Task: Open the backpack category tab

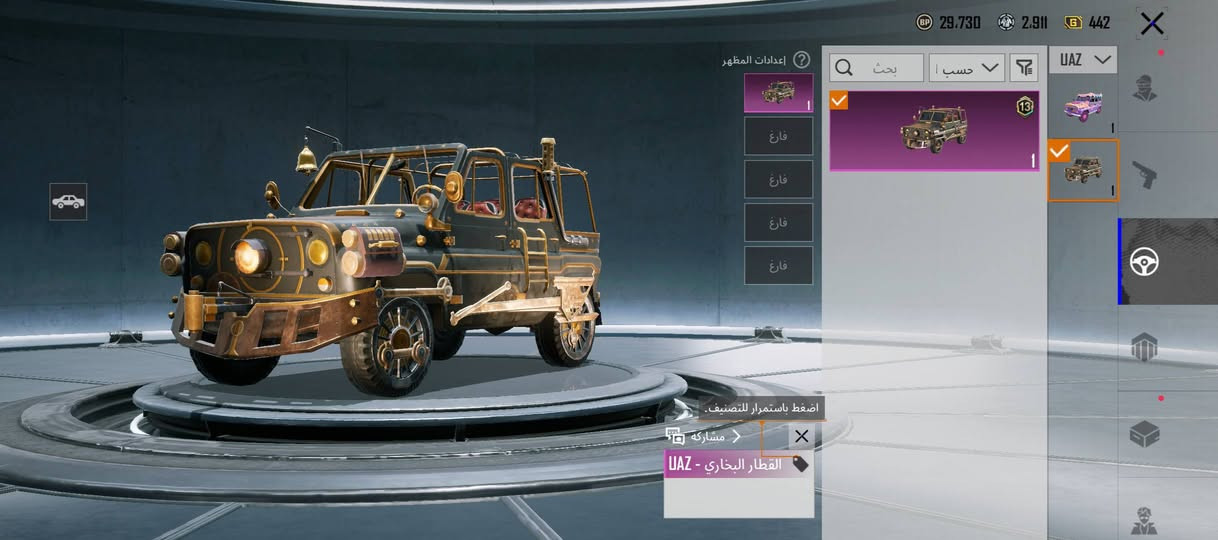Action: (1145, 348)
